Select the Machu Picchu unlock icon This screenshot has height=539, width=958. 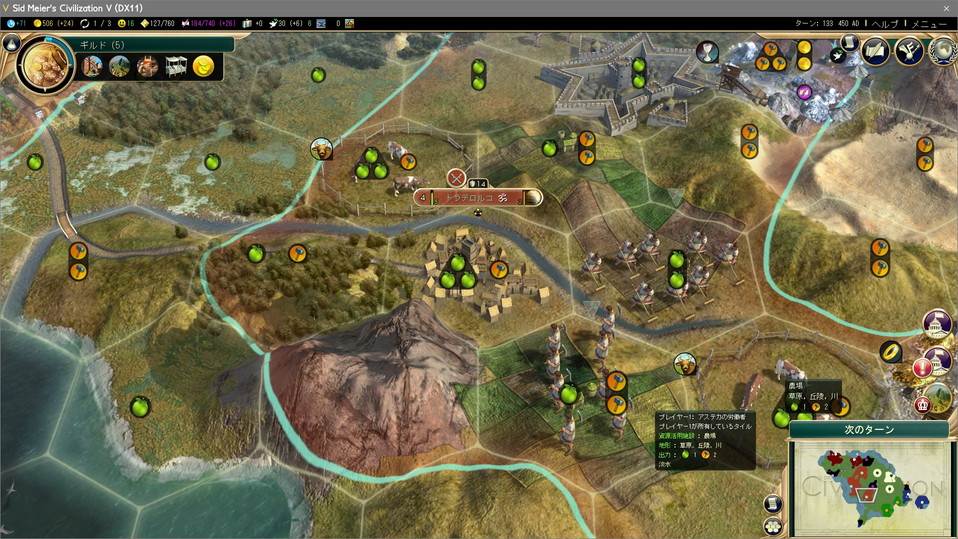(x=120, y=67)
